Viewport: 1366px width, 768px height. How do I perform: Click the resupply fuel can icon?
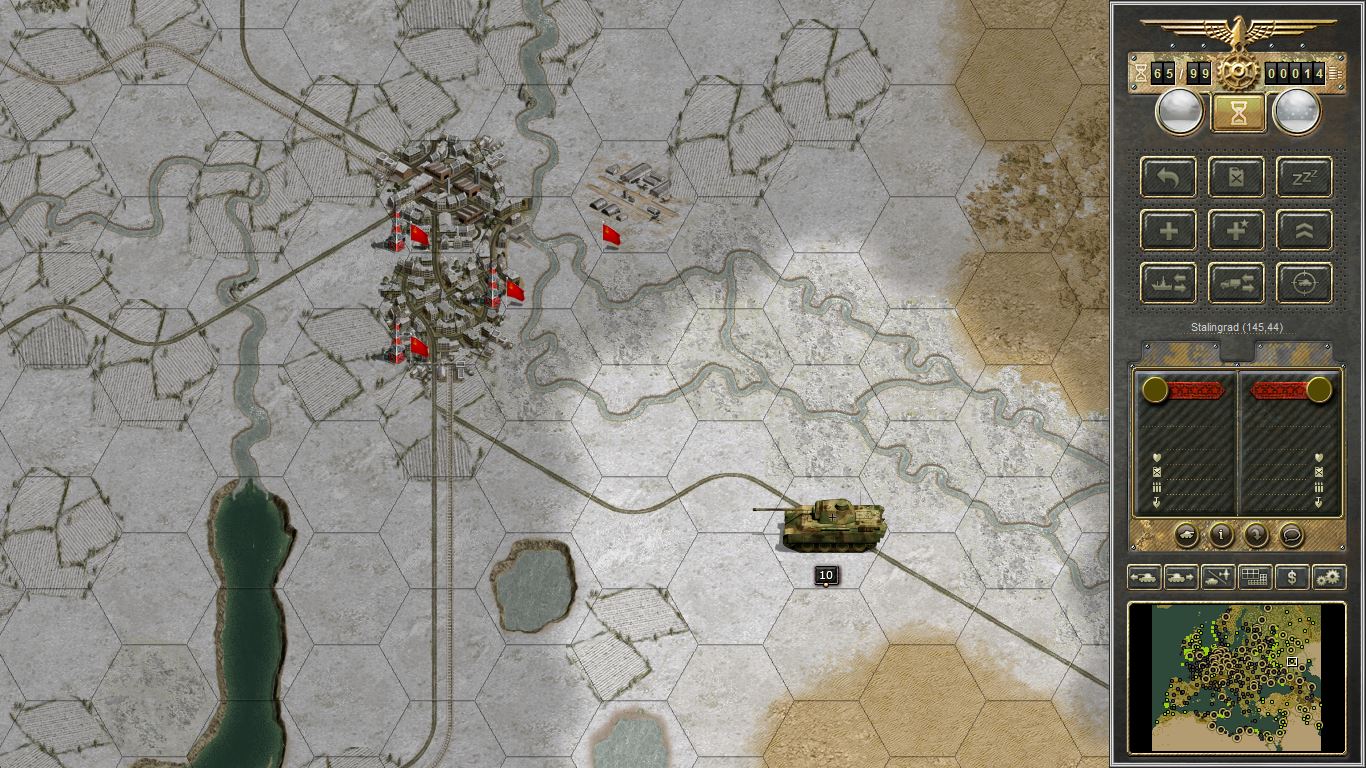[1236, 177]
